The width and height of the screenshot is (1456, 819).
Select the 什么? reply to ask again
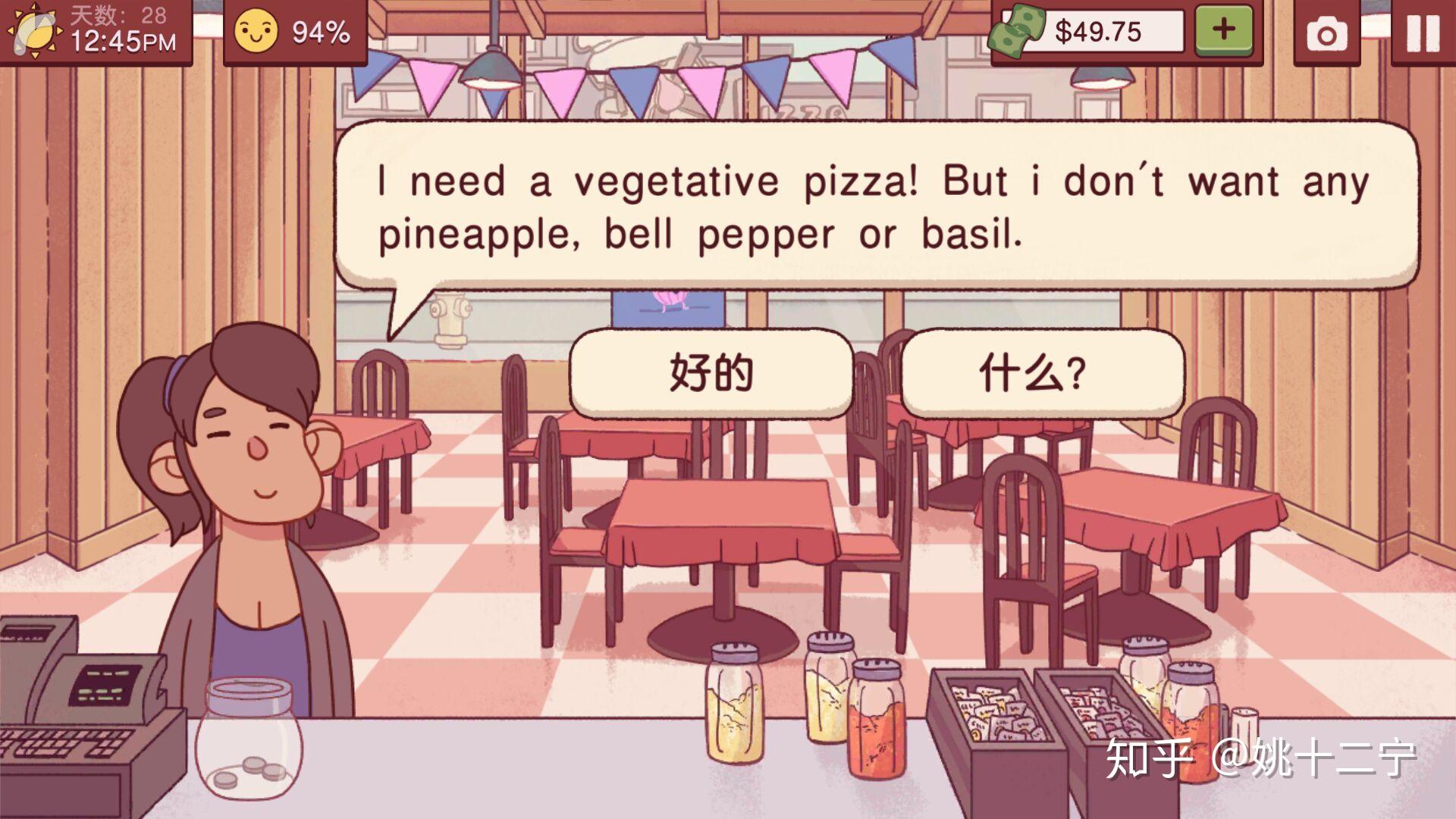coord(1040,372)
